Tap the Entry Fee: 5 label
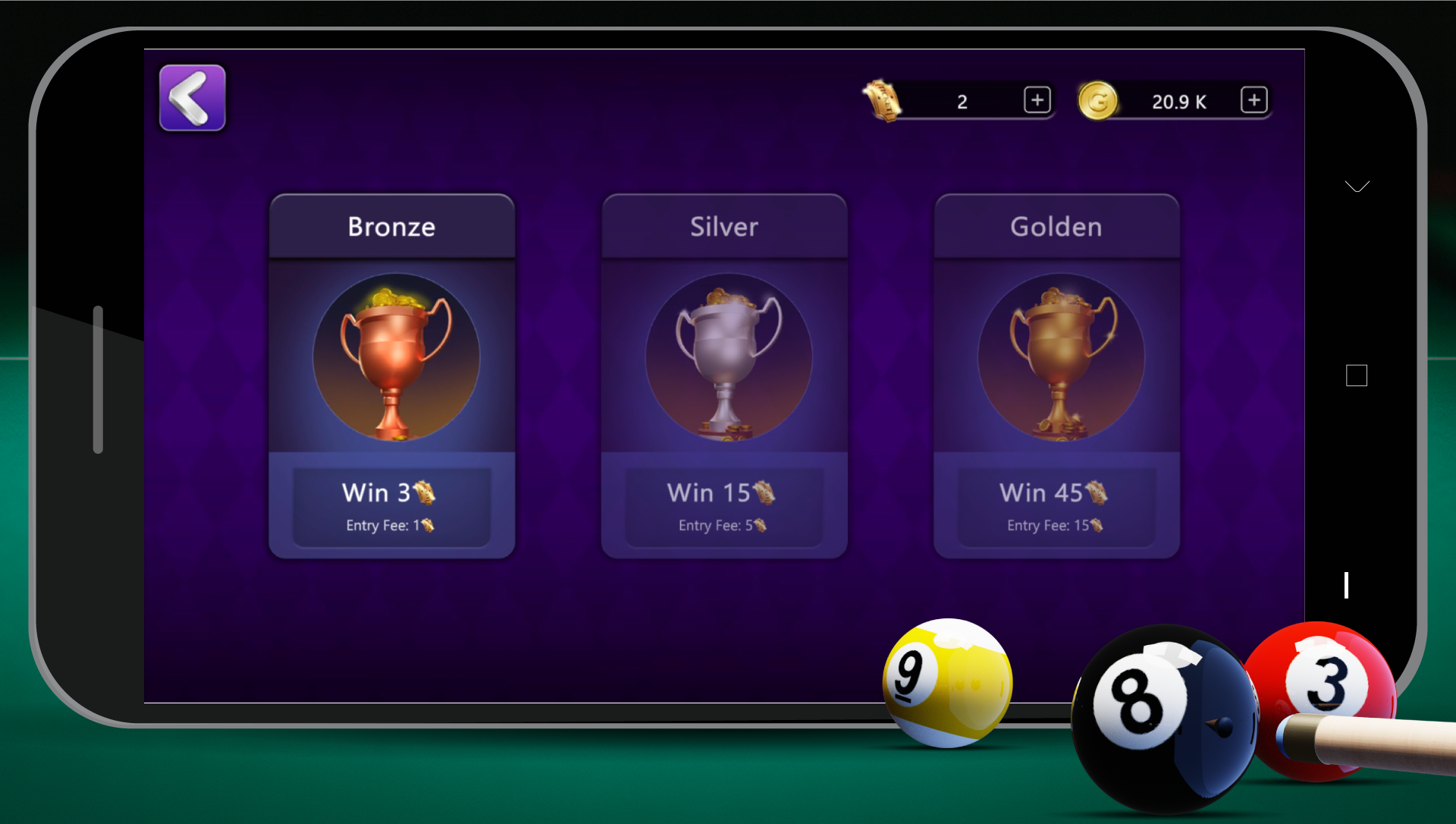1456x824 pixels. click(x=723, y=525)
